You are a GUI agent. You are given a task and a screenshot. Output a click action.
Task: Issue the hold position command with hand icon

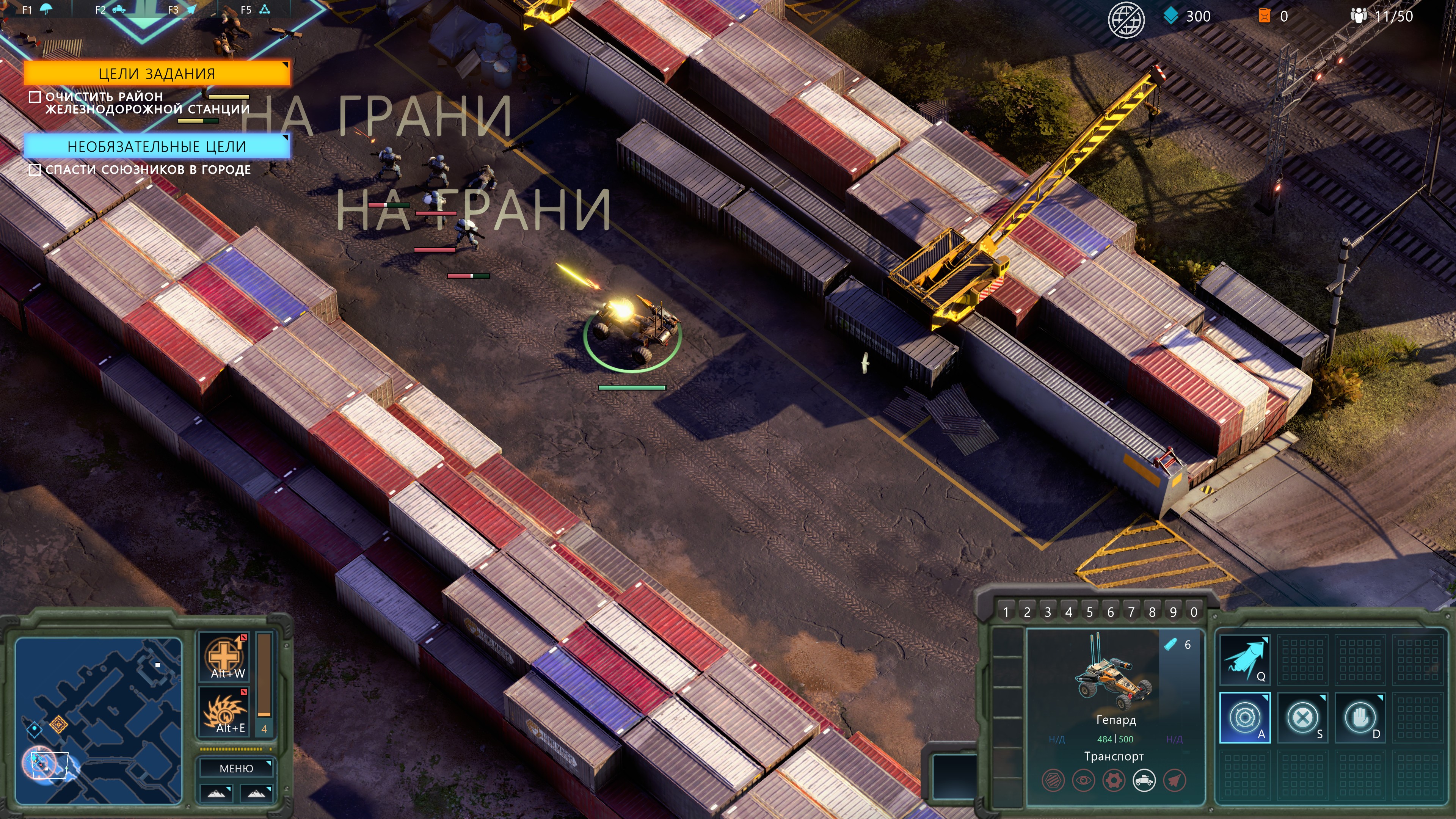click(x=1360, y=717)
